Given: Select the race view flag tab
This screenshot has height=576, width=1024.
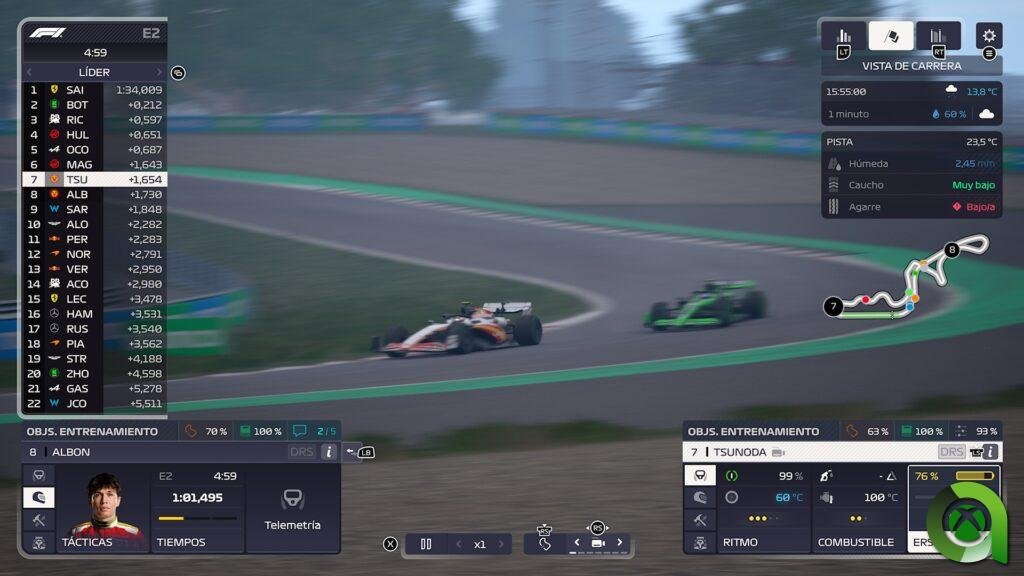Looking at the screenshot, I should (x=891, y=36).
